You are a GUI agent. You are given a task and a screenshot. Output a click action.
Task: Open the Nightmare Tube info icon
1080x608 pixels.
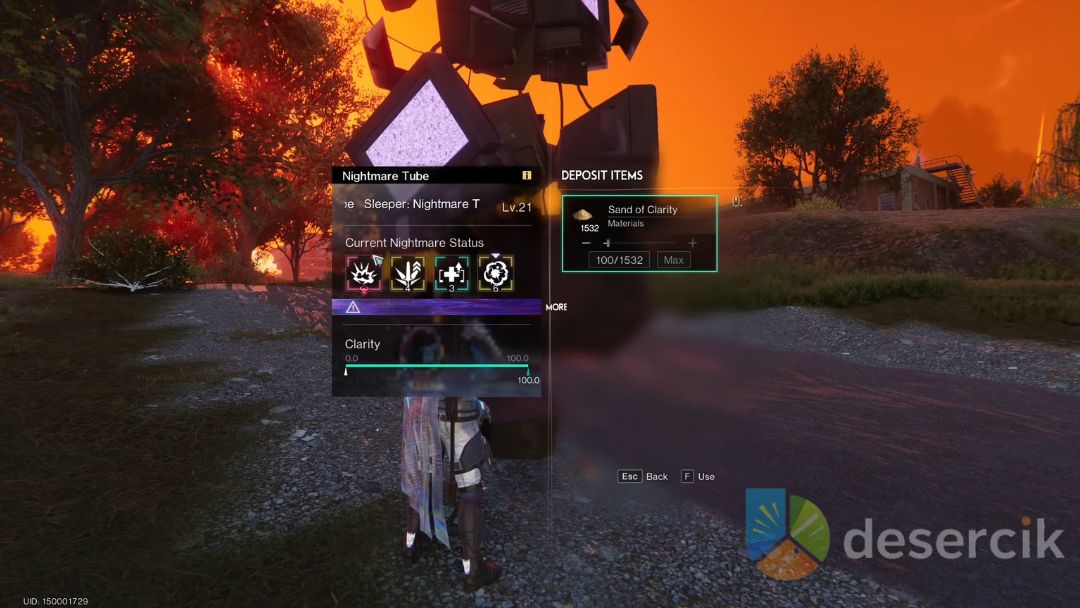click(x=526, y=176)
